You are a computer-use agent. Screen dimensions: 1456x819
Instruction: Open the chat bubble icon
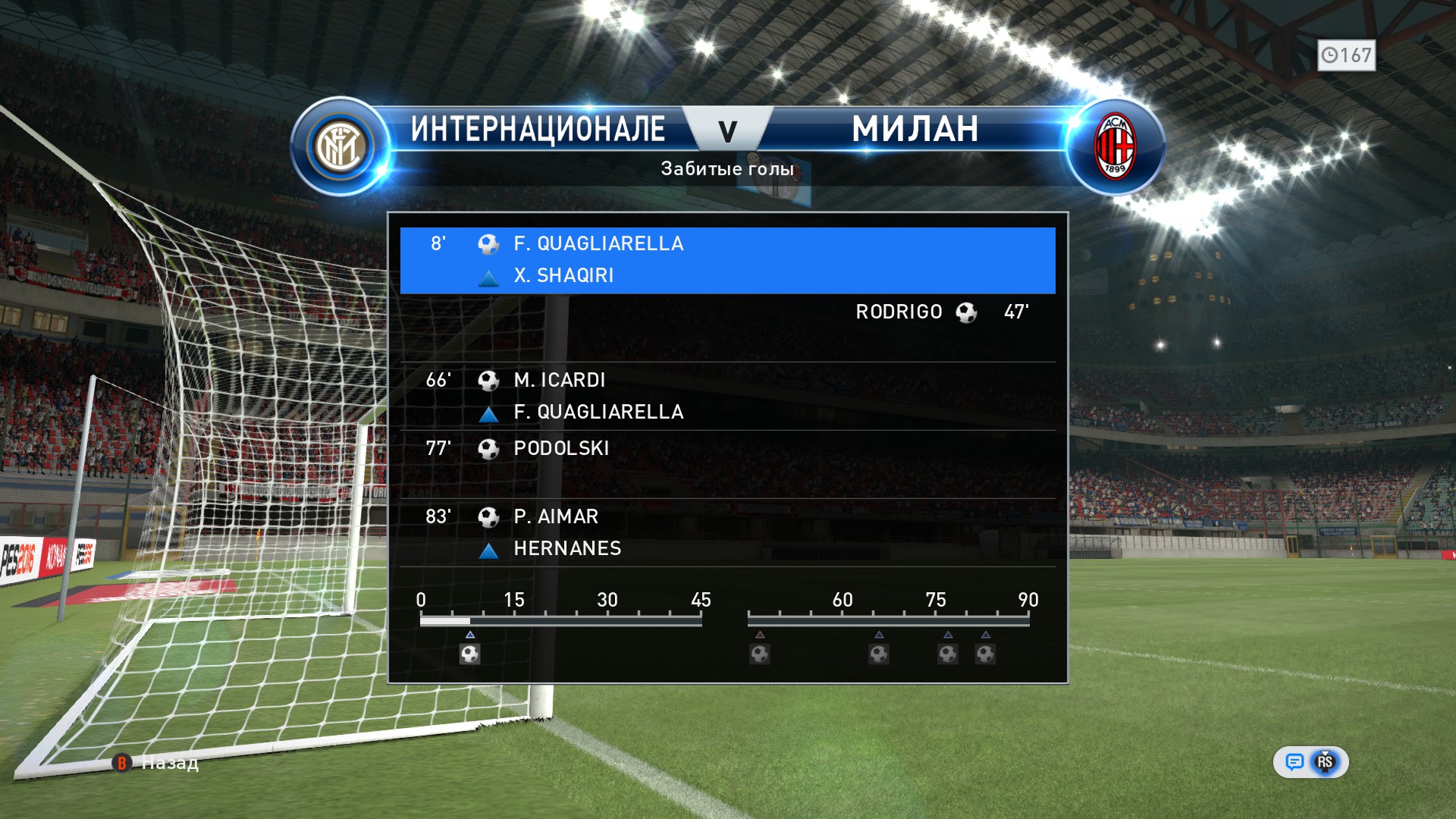click(1294, 762)
